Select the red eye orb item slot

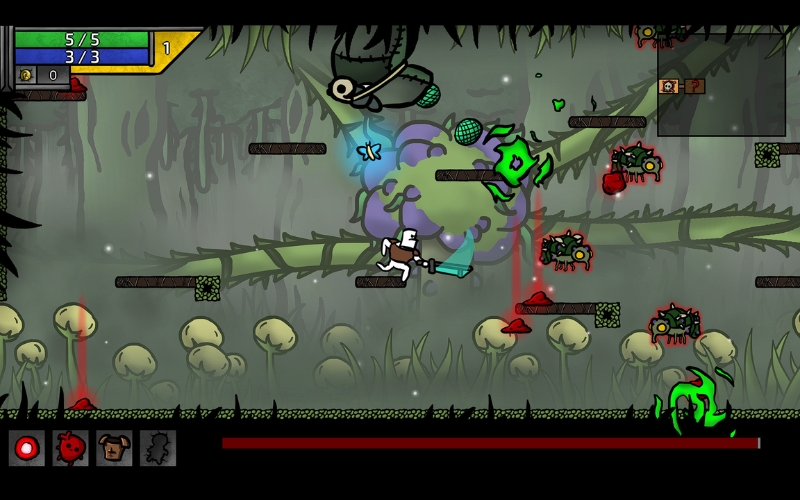click(27, 448)
